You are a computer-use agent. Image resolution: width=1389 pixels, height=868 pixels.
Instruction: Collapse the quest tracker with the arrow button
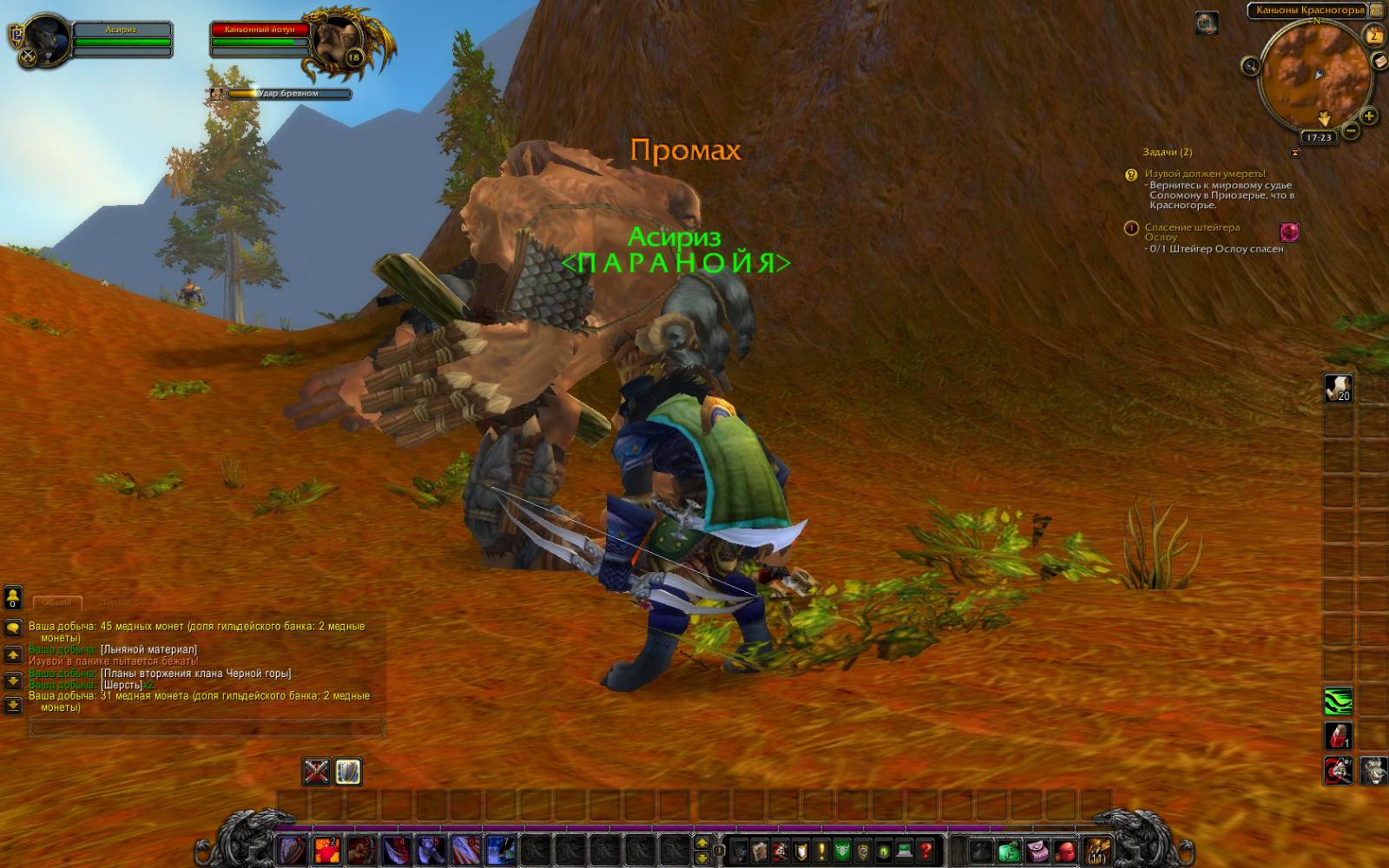pos(1295,153)
